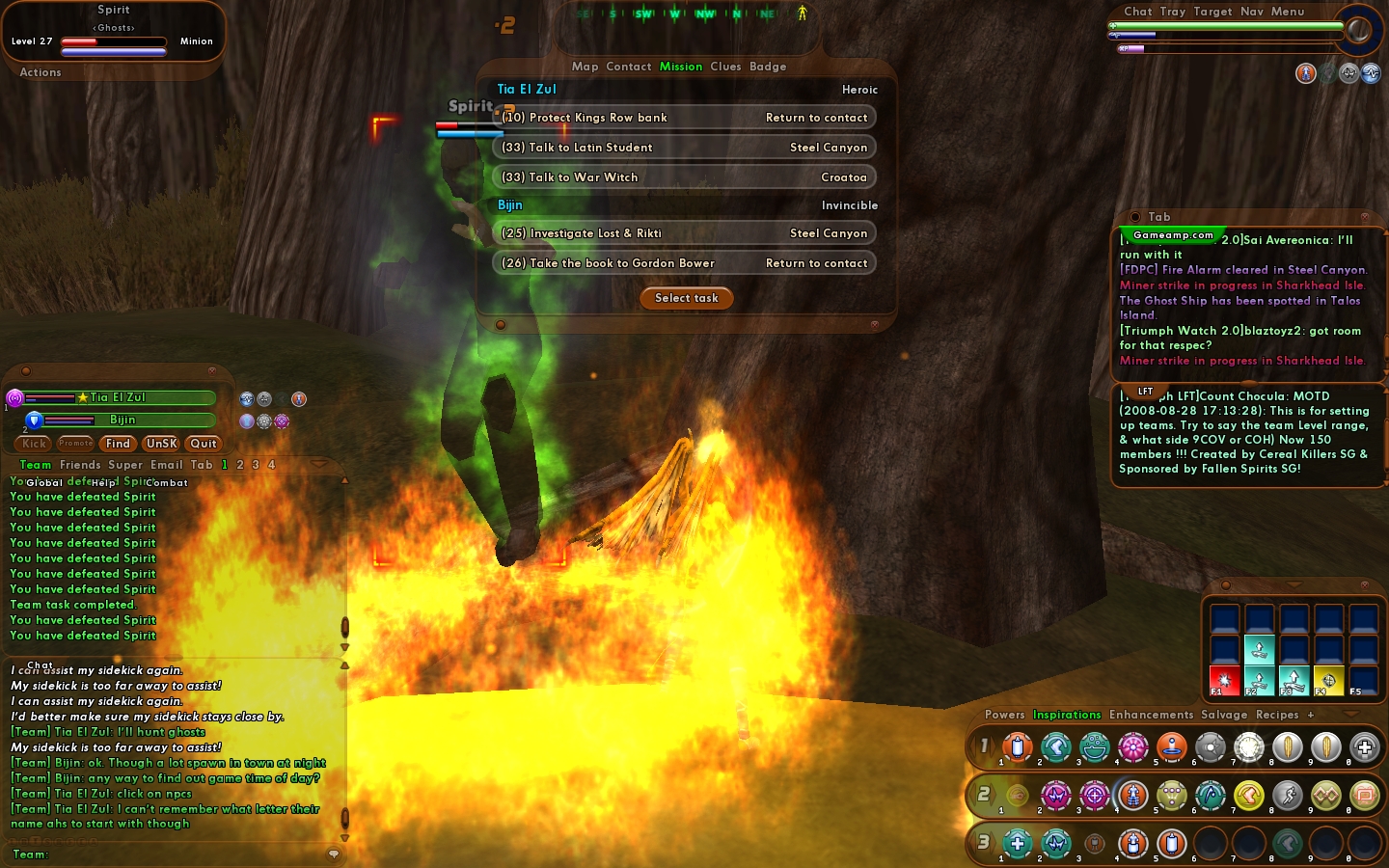The height and width of the screenshot is (868, 1389).
Task: Select the Talk to War Witch mission
Action: tap(684, 177)
